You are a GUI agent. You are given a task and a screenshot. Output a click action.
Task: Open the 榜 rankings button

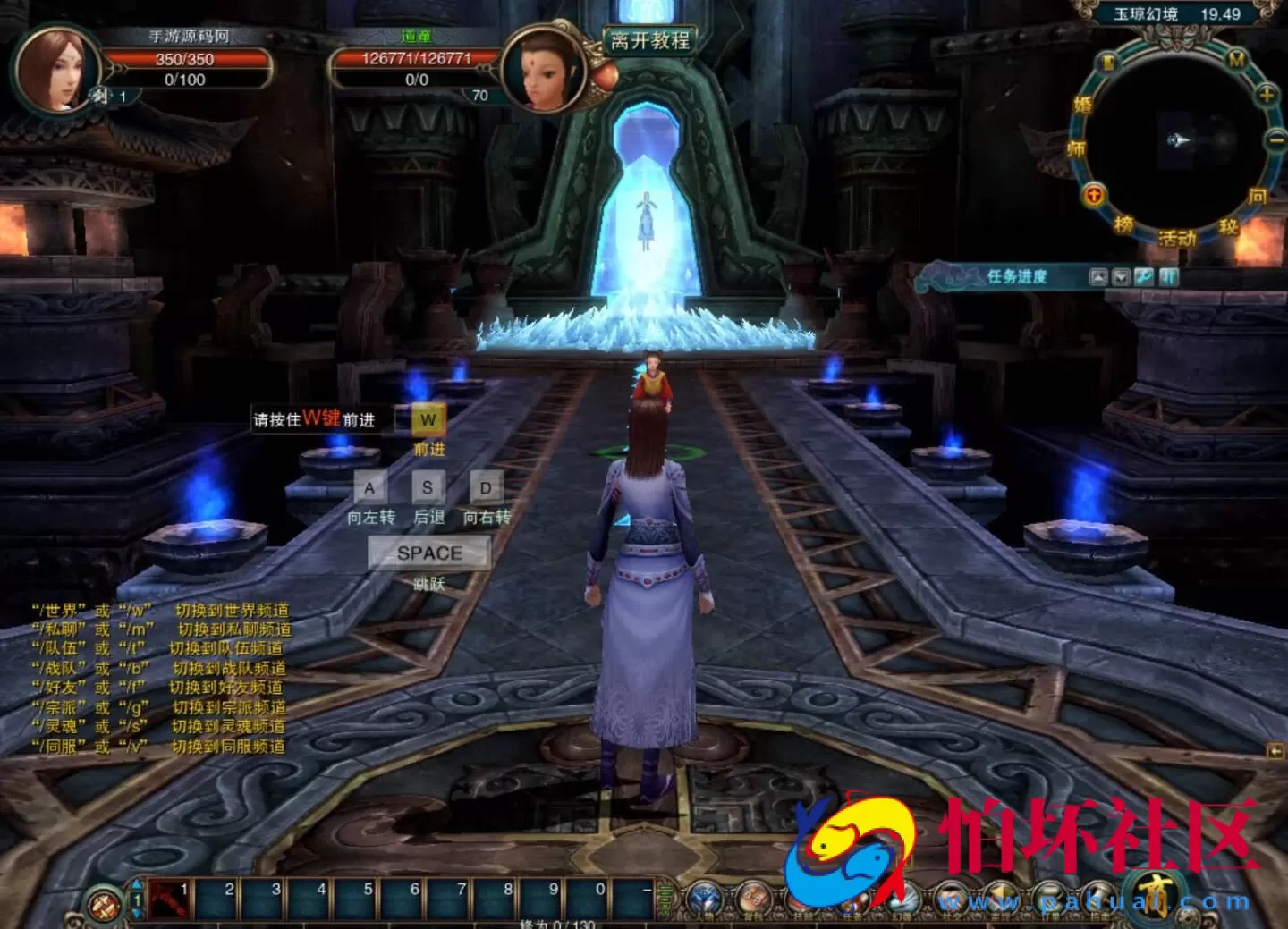pyautogui.click(x=1123, y=224)
